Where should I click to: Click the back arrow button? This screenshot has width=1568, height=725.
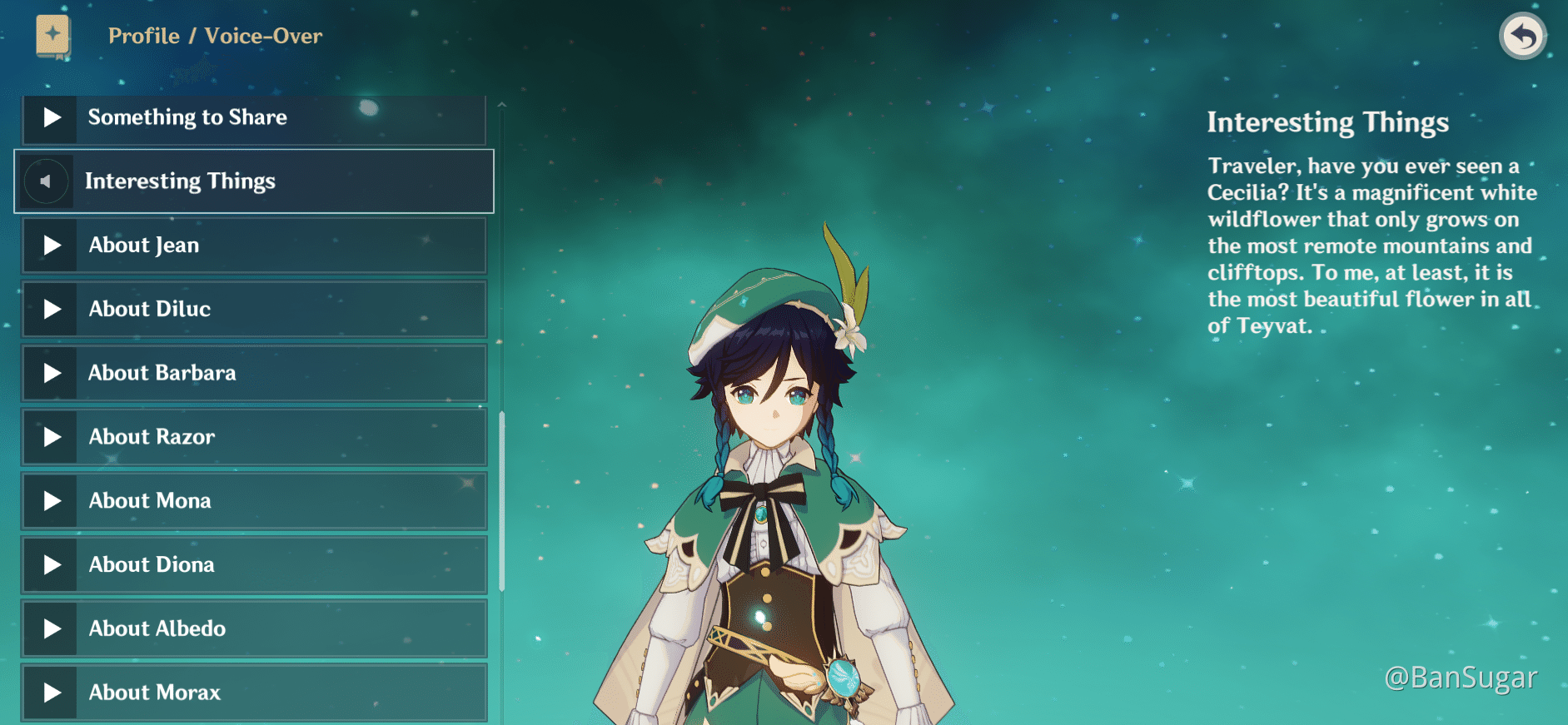tap(1522, 35)
